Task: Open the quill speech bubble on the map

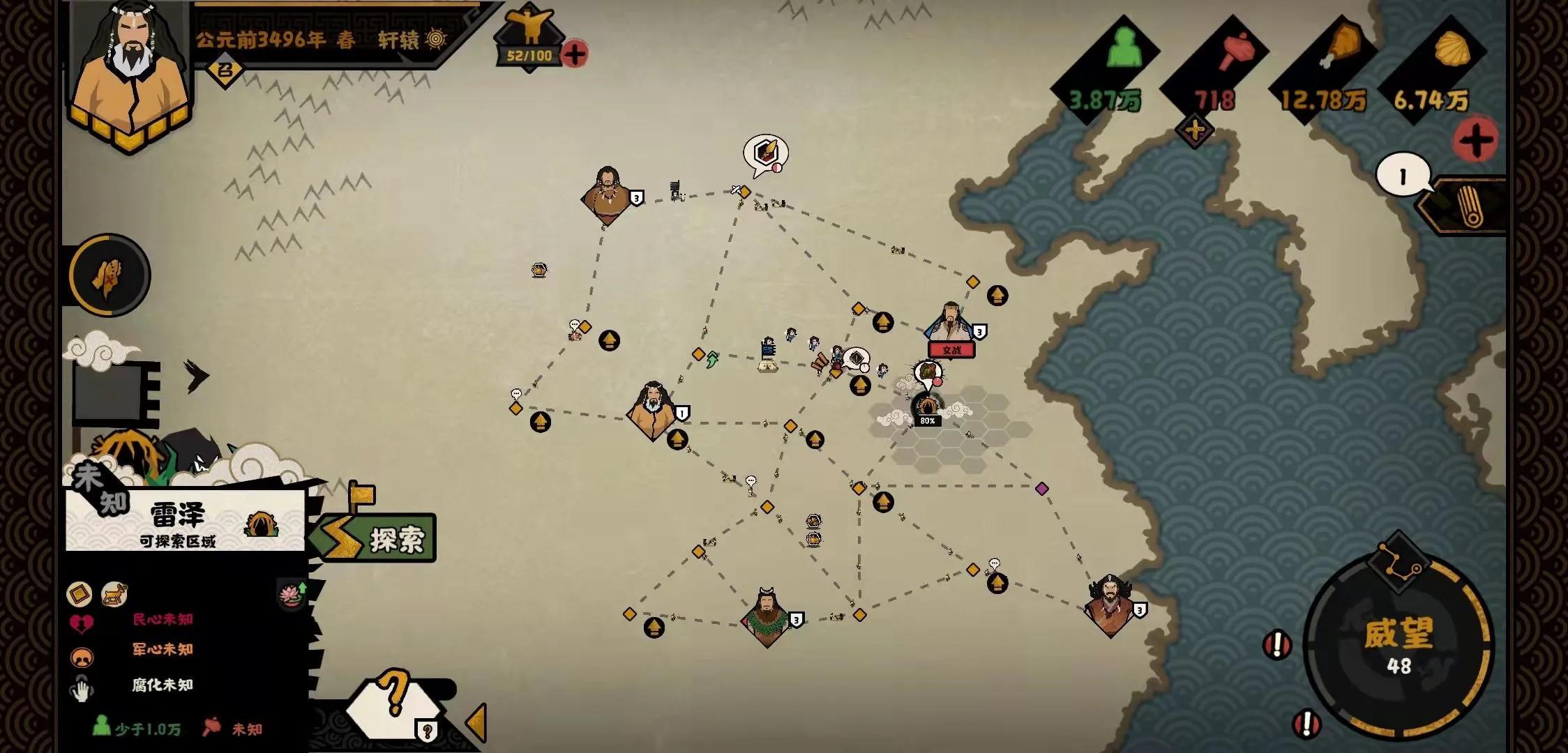Action: click(x=765, y=154)
